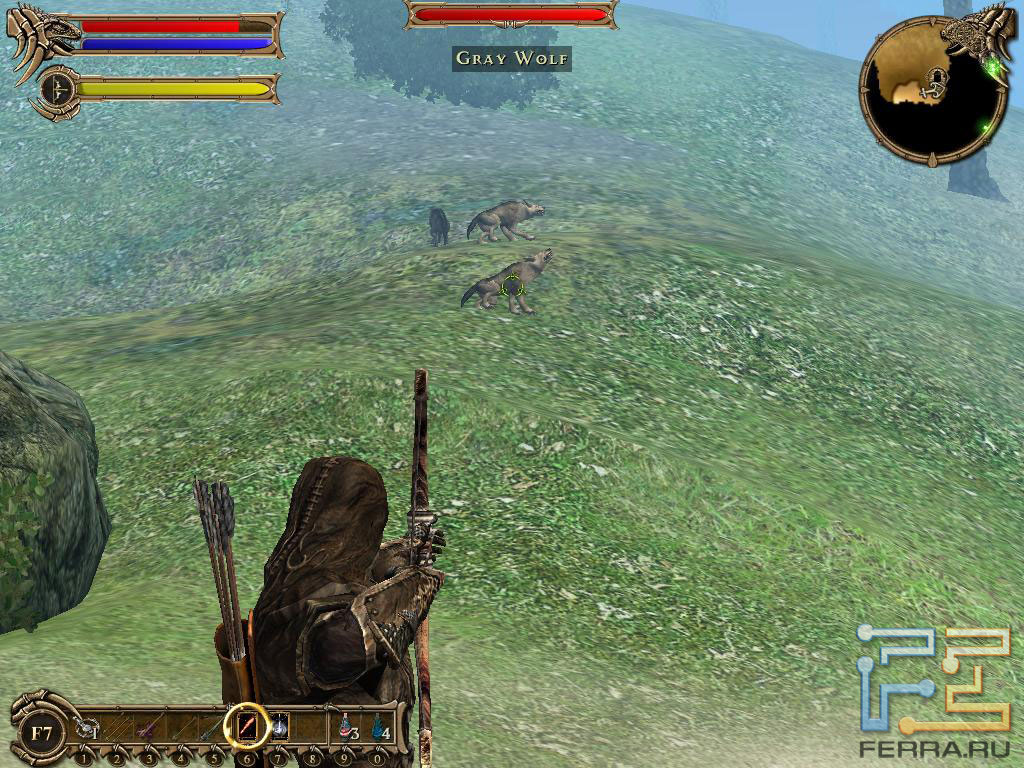Select the highlighted red skill card

pyautogui.click(x=247, y=726)
